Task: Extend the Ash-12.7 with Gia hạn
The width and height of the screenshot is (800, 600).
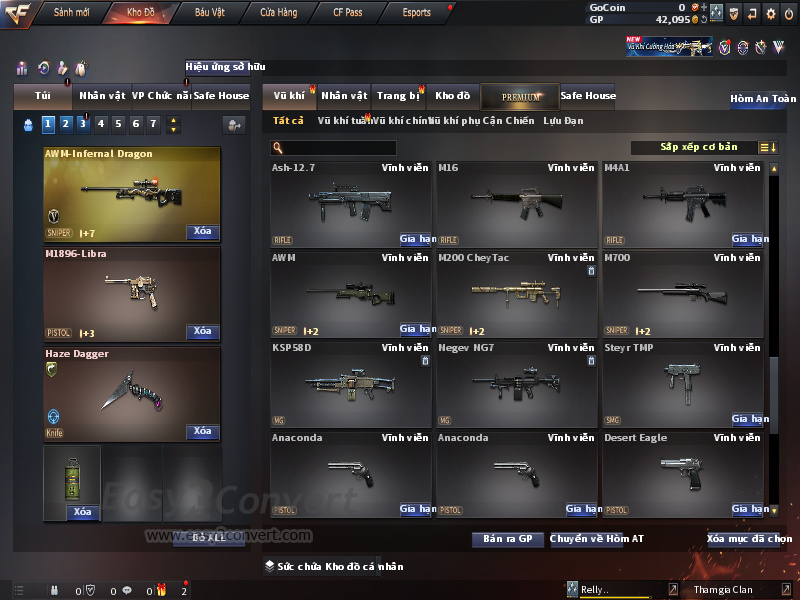Action: pyautogui.click(x=416, y=239)
